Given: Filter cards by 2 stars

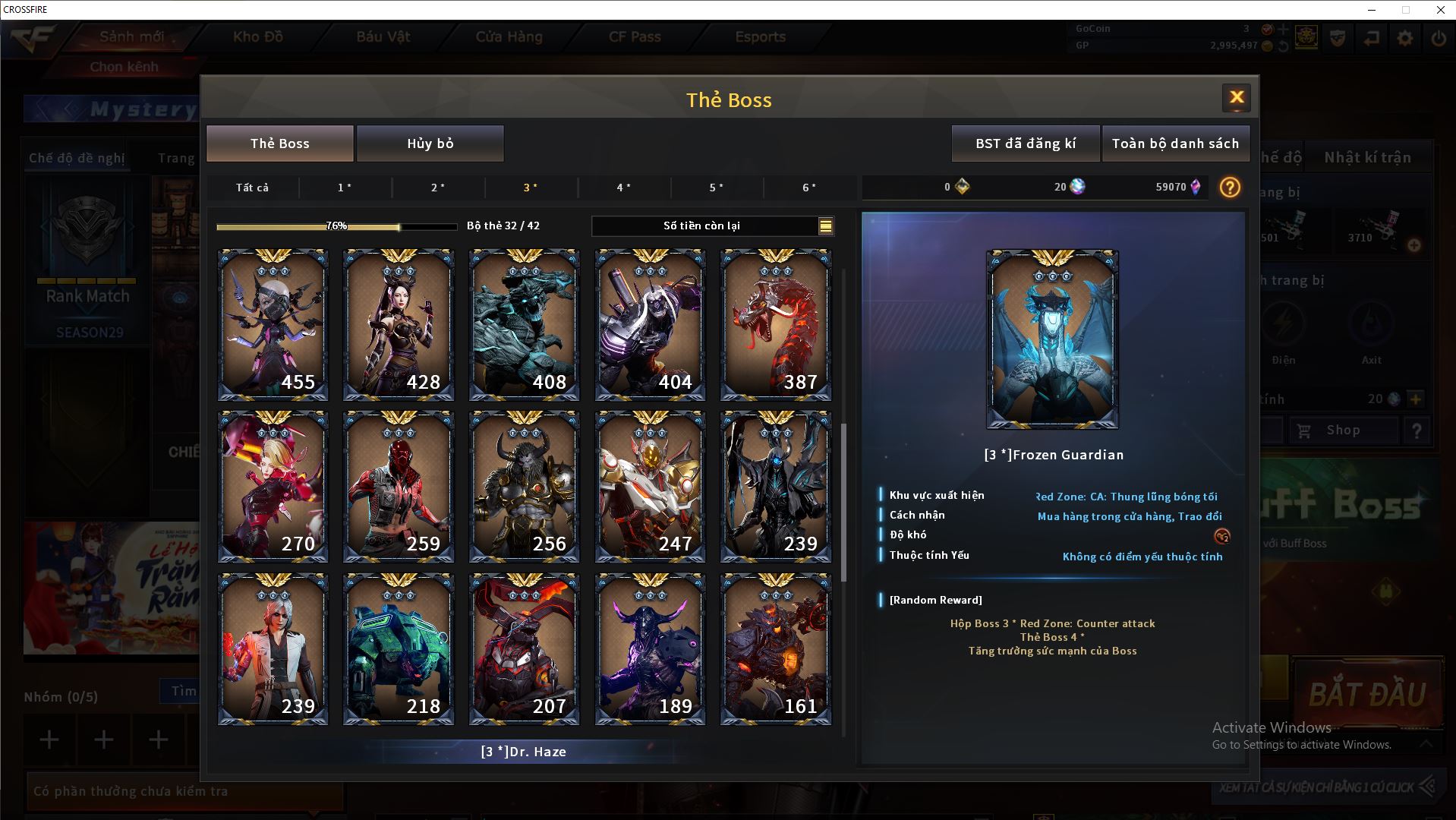Looking at the screenshot, I should click(438, 188).
